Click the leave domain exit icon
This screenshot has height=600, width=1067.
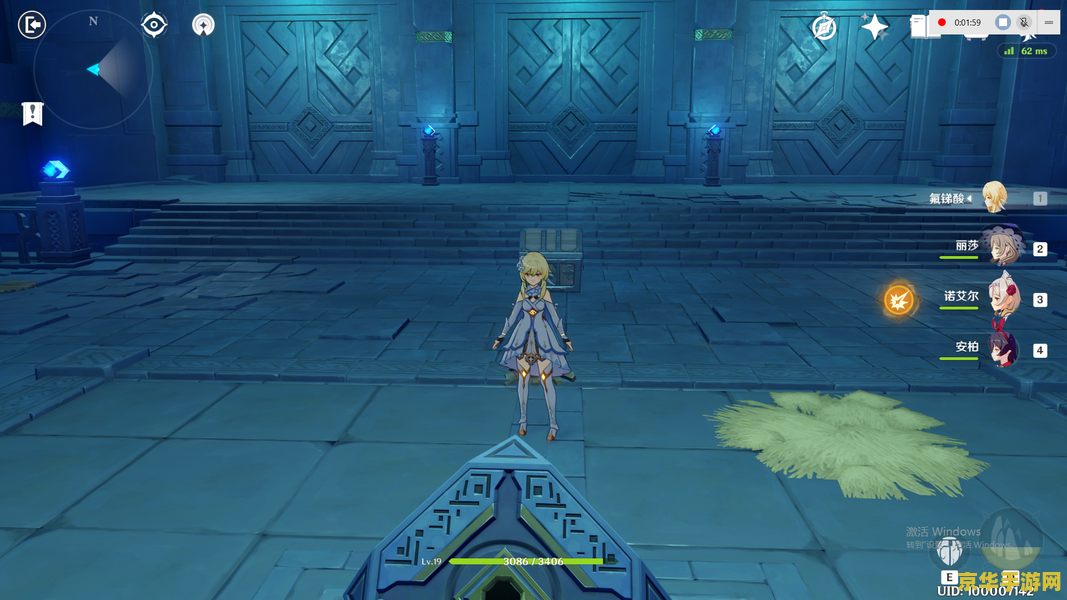32,24
